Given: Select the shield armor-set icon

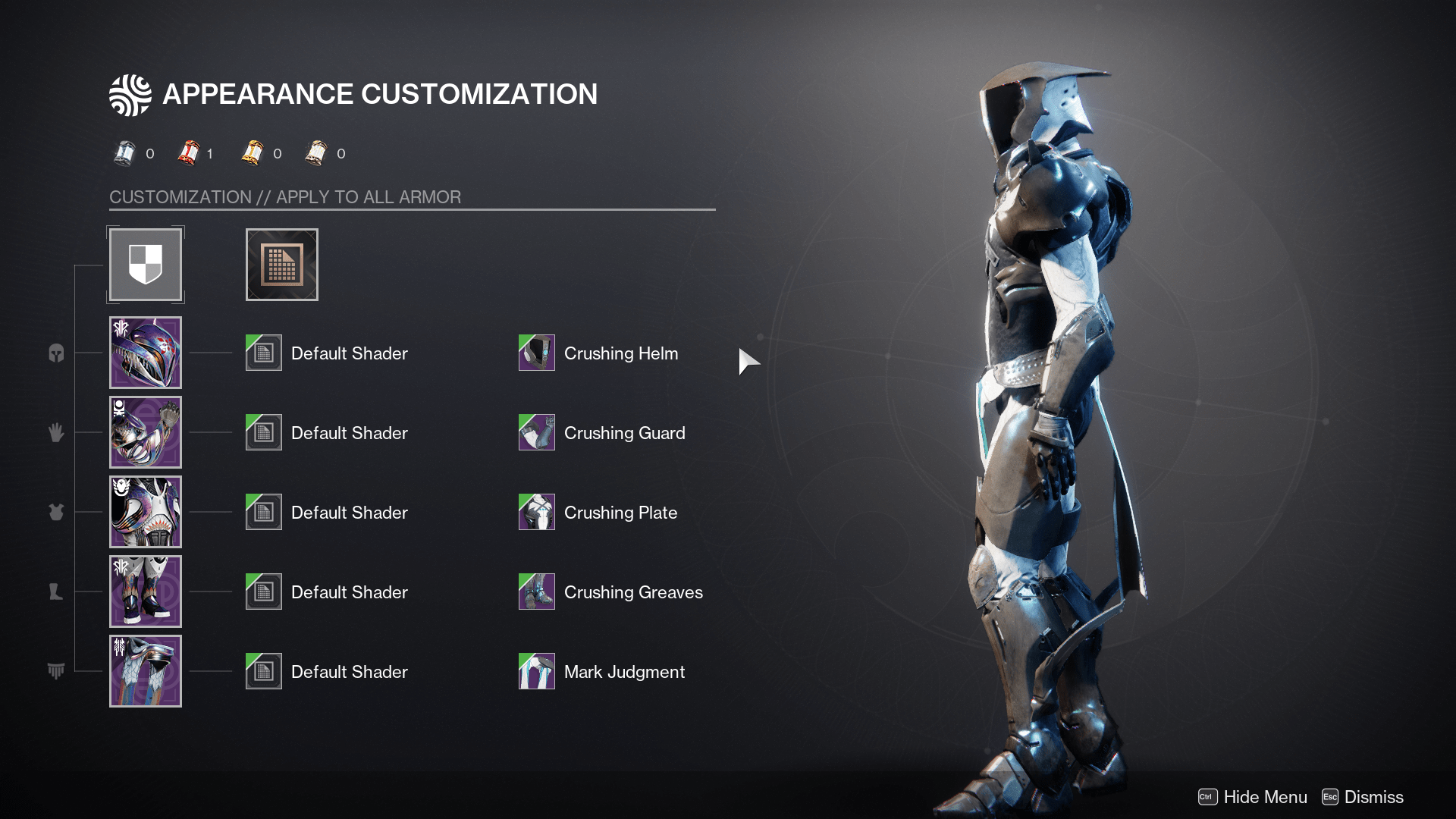Looking at the screenshot, I should [146, 265].
